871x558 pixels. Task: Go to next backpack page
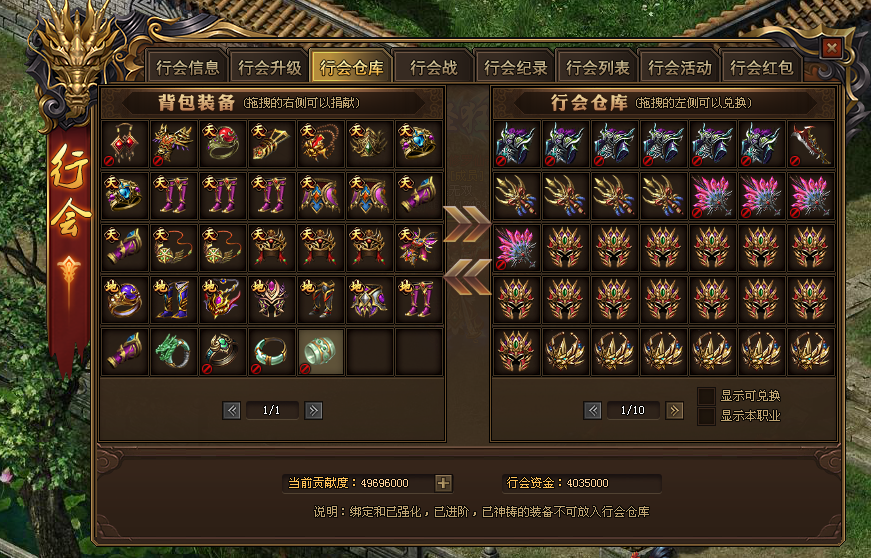[x=313, y=410]
